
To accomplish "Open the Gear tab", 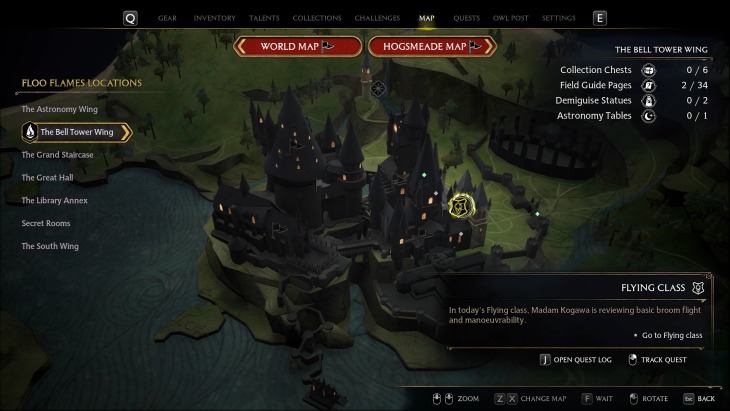I will (166, 18).
